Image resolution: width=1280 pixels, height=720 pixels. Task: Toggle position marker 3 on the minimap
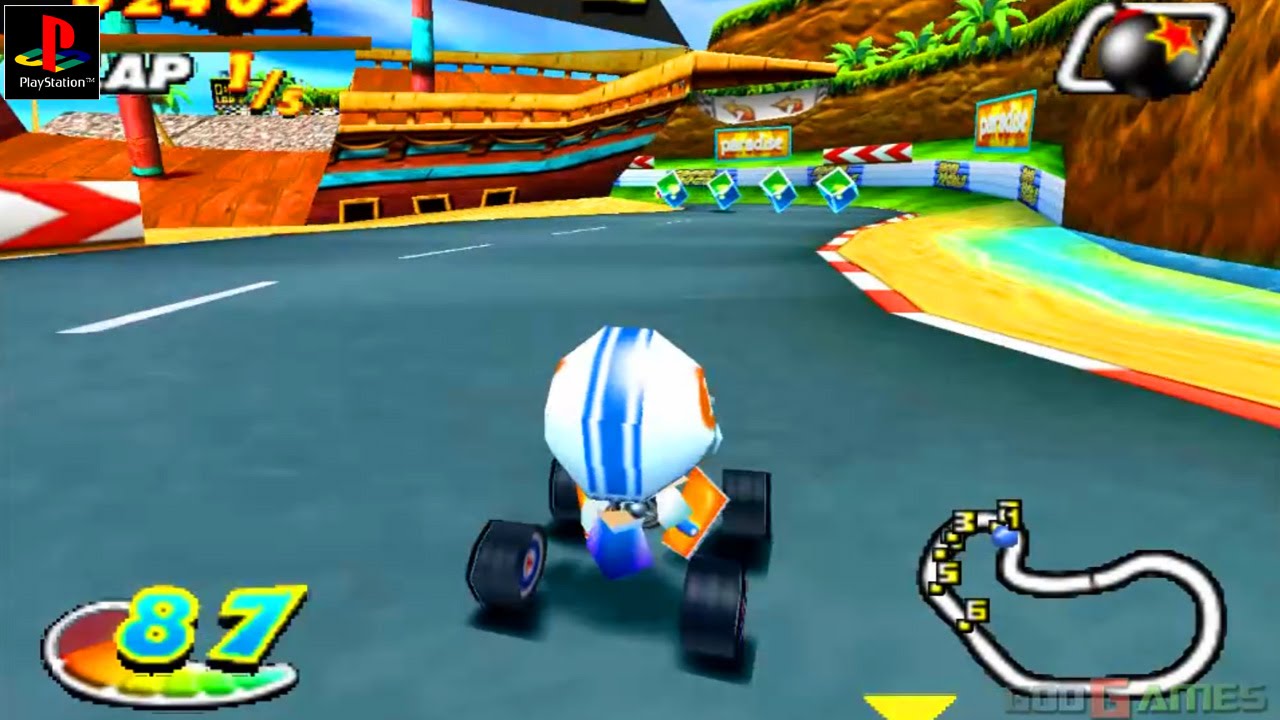point(964,520)
